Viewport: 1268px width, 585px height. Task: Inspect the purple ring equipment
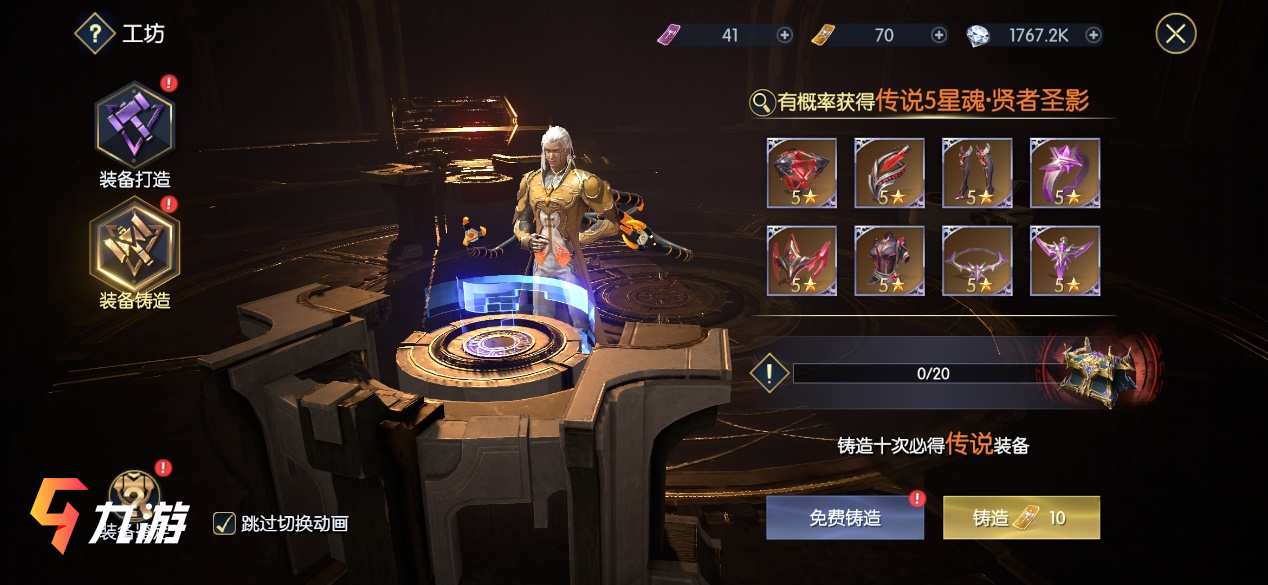coord(1065,173)
